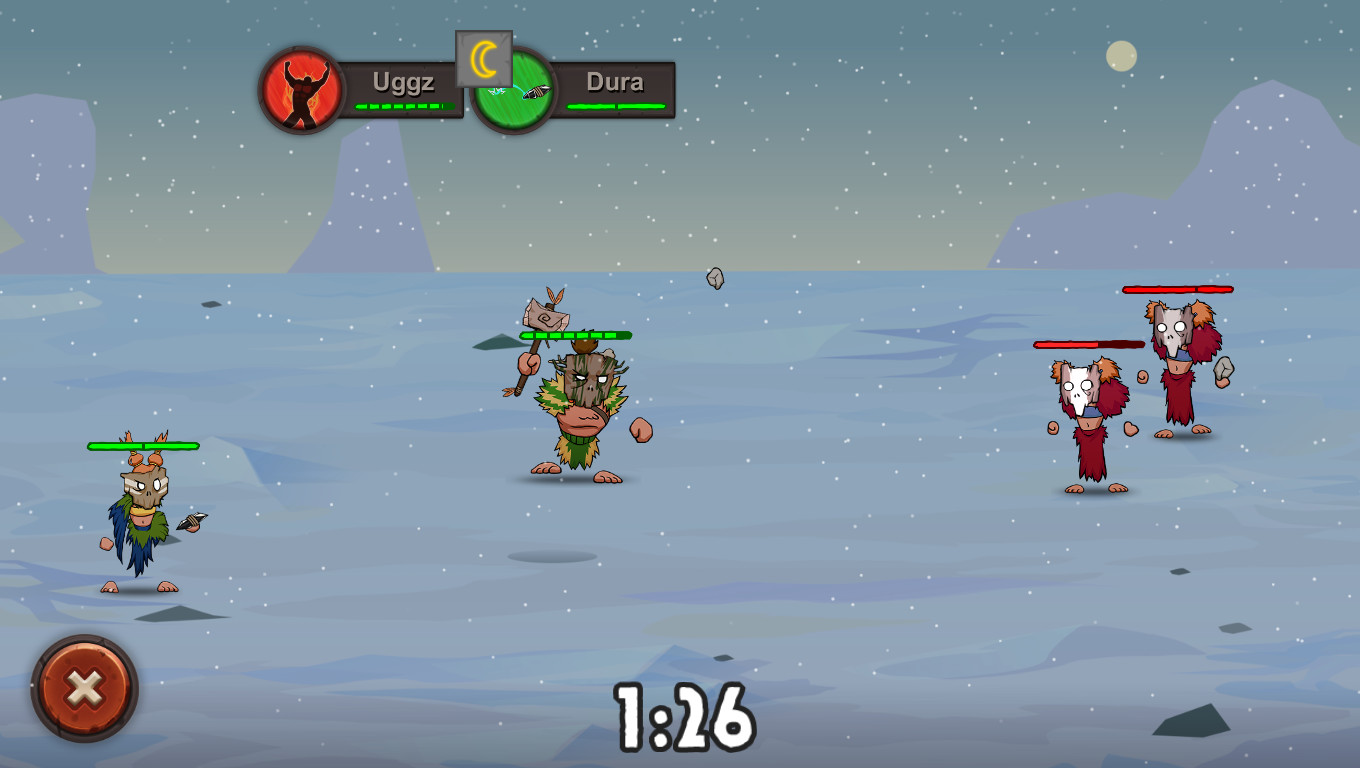Click the falling rock in mid-air
The width and height of the screenshot is (1360, 768).
(x=713, y=280)
